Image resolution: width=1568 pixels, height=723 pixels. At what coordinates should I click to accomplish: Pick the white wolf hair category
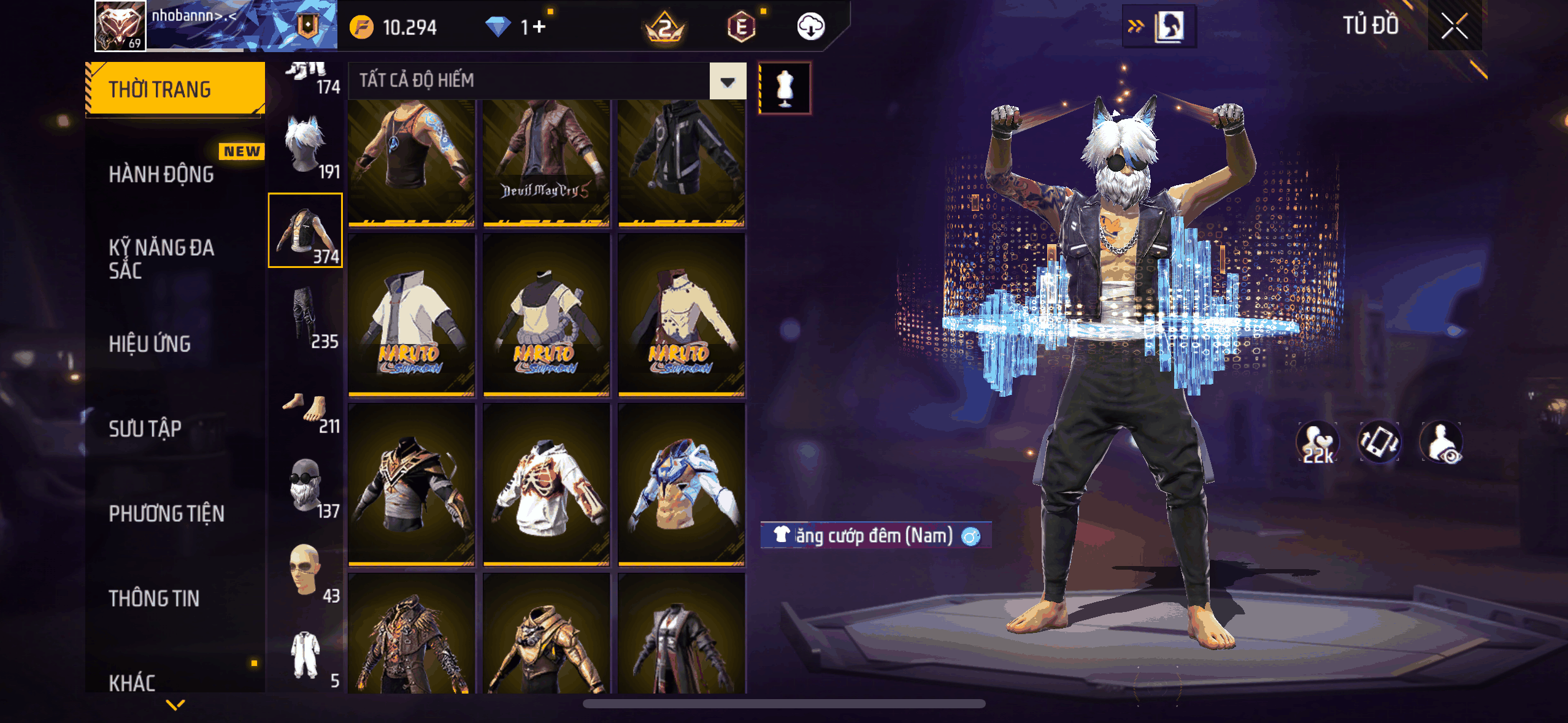305,146
